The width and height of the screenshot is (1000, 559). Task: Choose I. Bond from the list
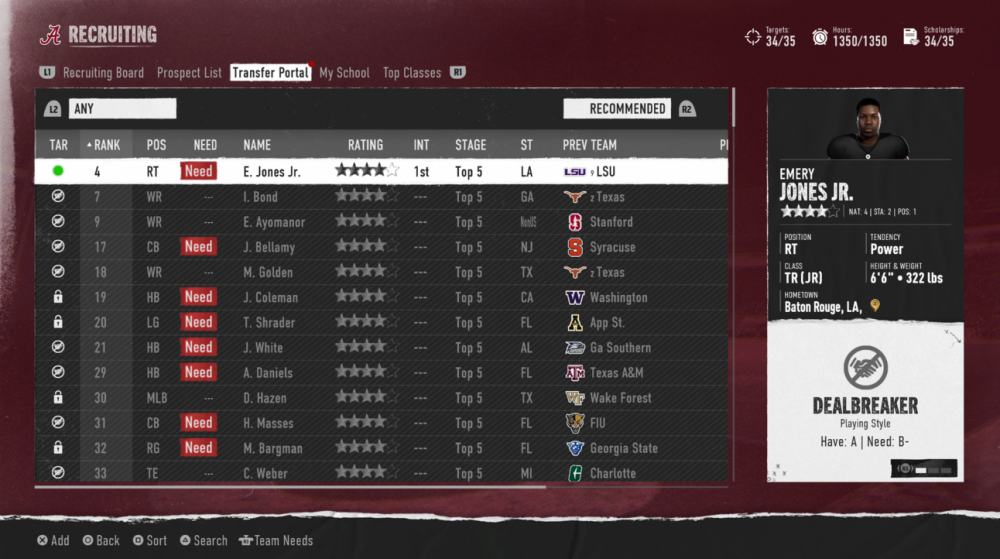pyautogui.click(x=260, y=197)
